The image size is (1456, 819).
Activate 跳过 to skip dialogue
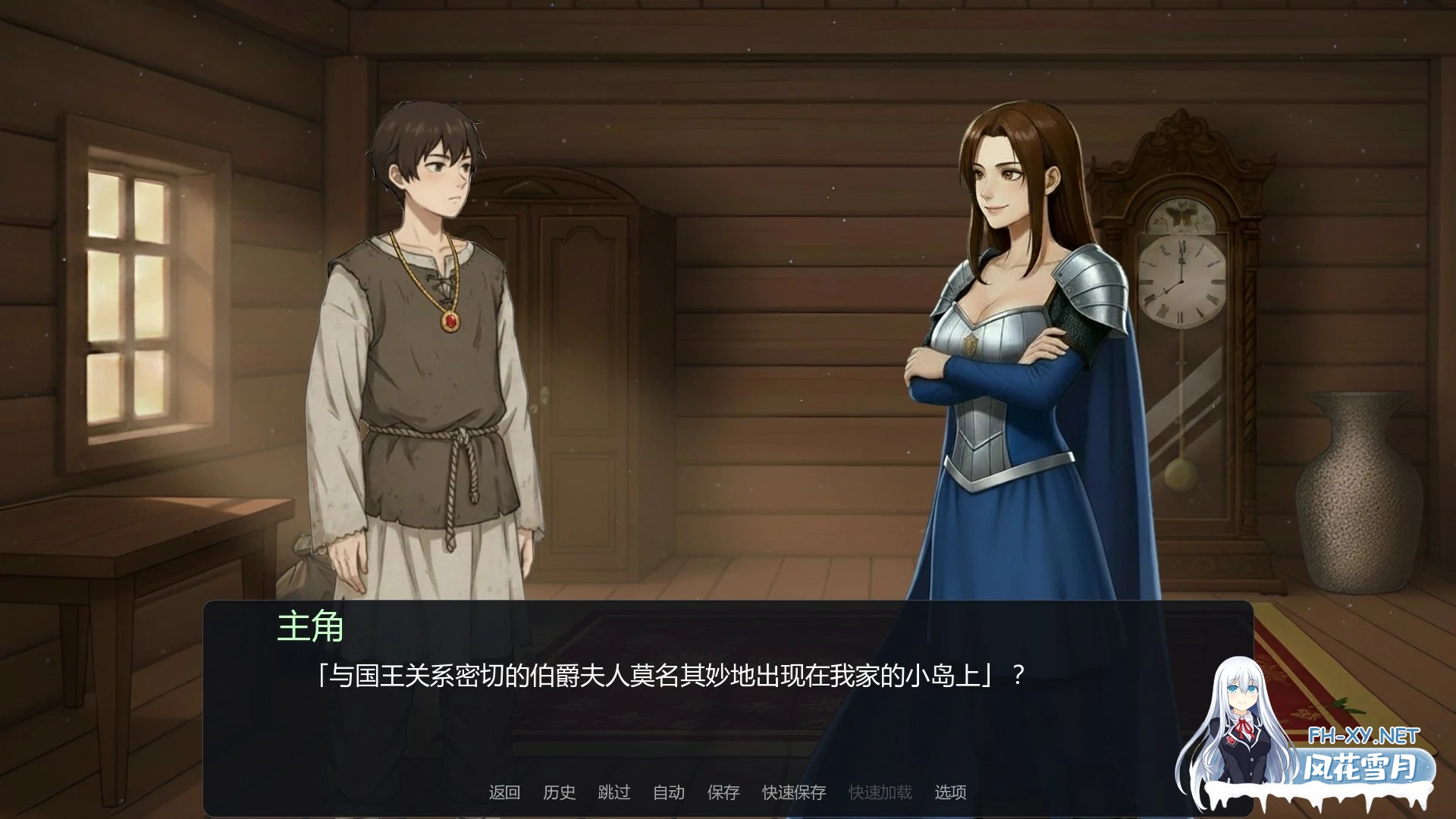tap(614, 791)
